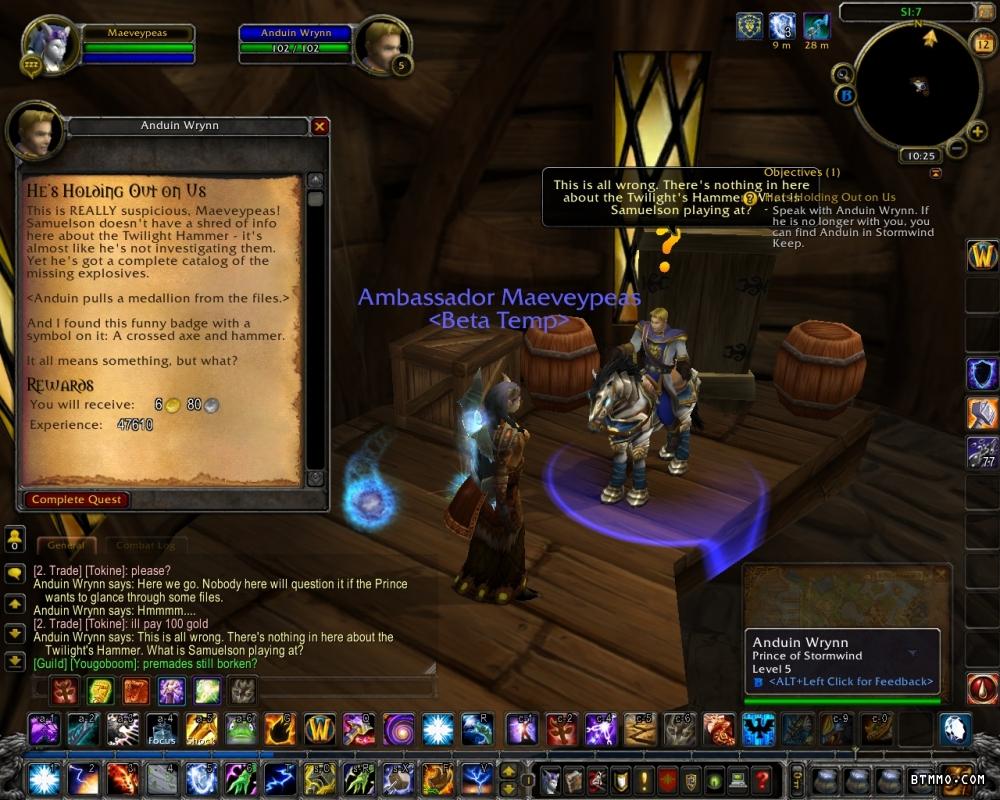Screen dimensions: 1000x800
Task: Zoom out the minimap with the minus button
Action: [x=956, y=149]
